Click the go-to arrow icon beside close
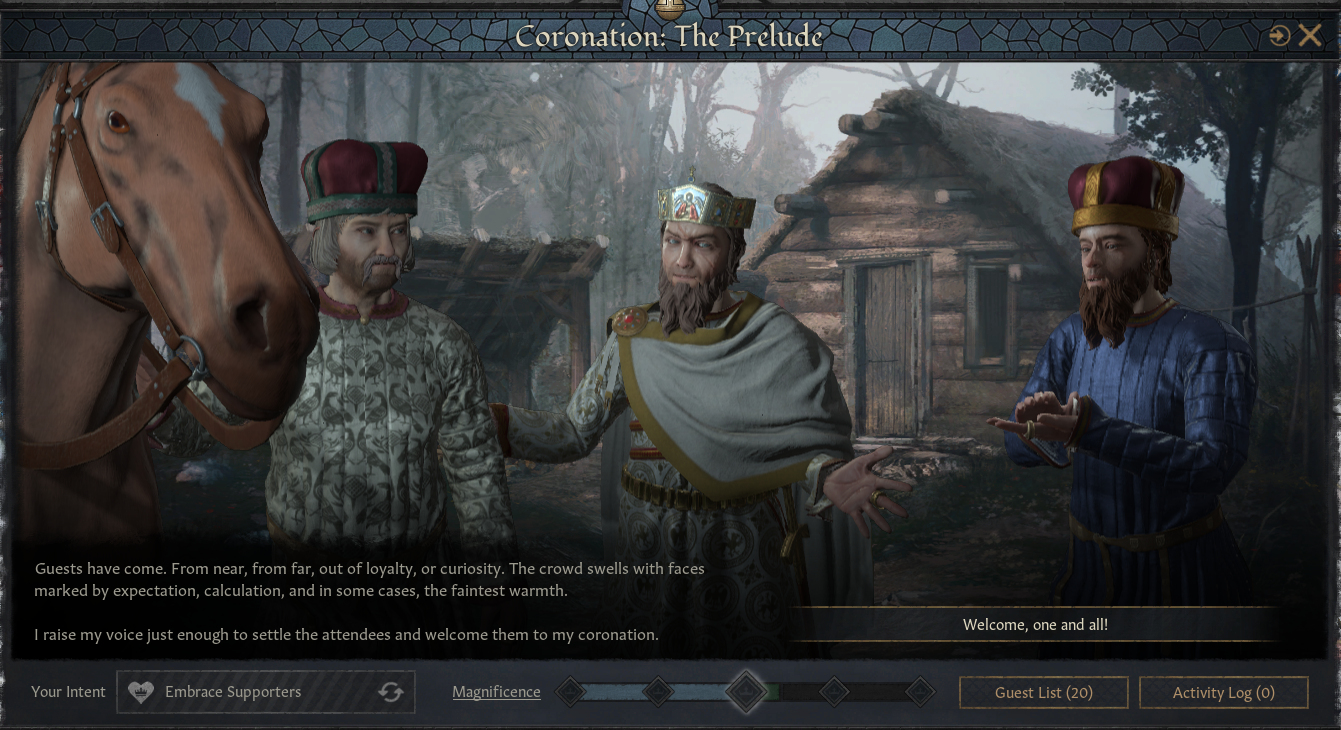Image resolution: width=1341 pixels, height=730 pixels. [x=1279, y=37]
